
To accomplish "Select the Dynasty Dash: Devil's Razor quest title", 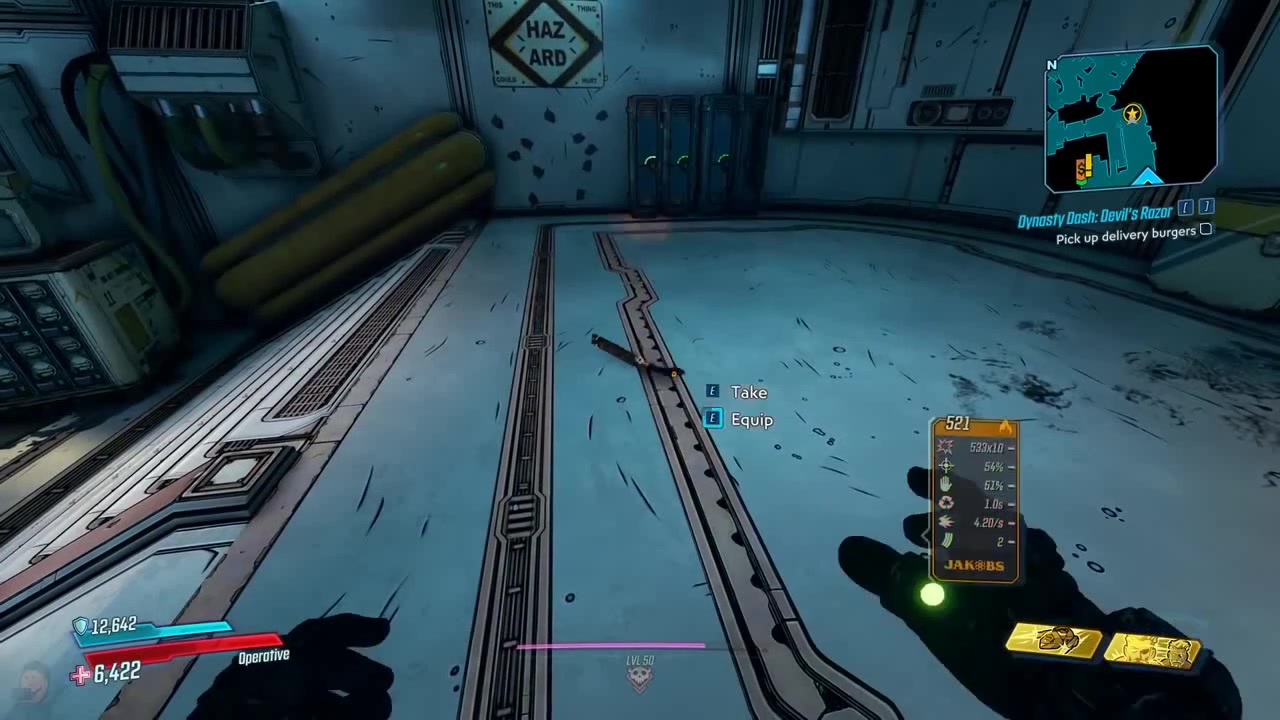I will pyautogui.click(x=1095, y=213).
